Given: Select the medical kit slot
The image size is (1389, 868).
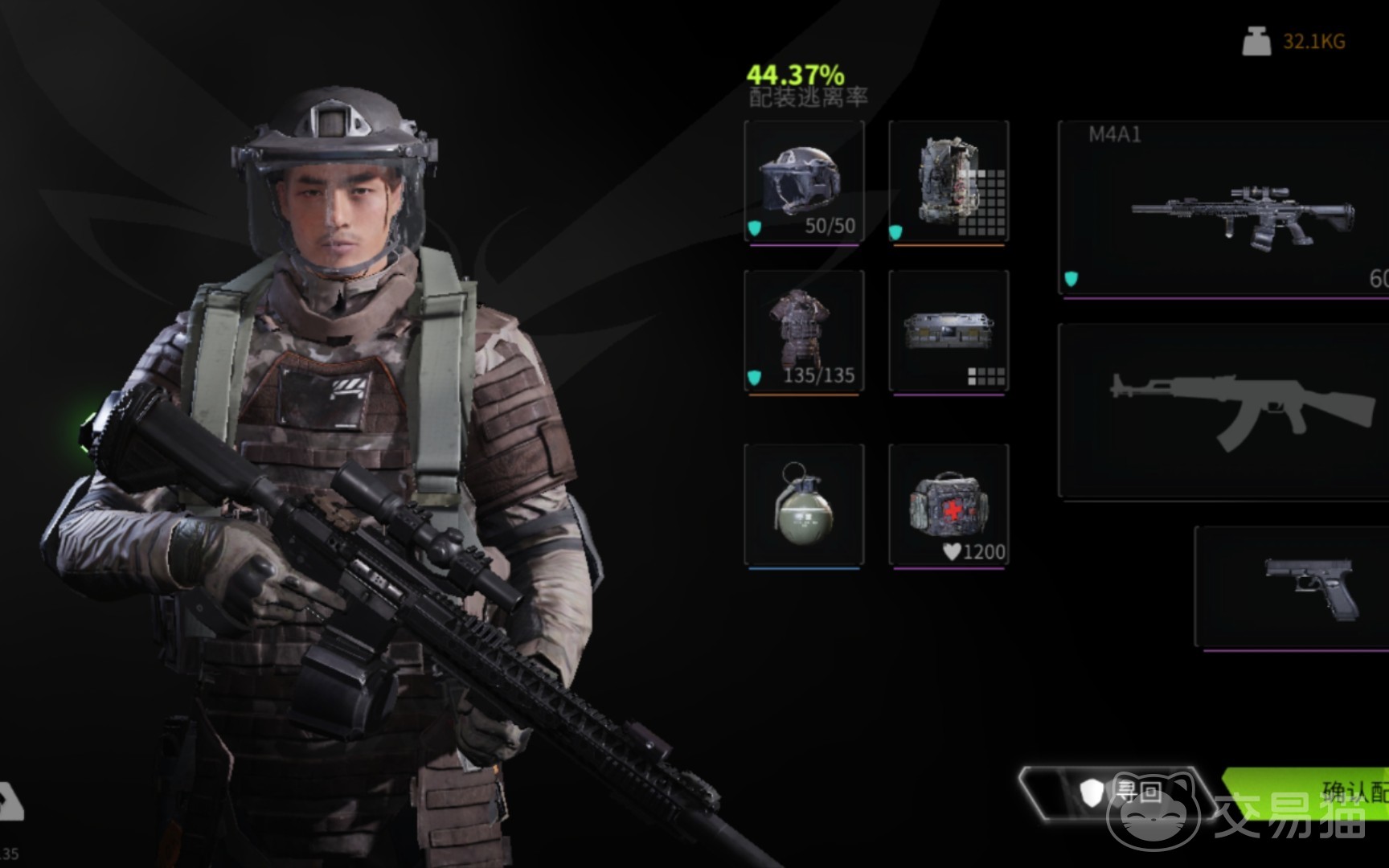Looking at the screenshot, I should [x=949, y=505].
